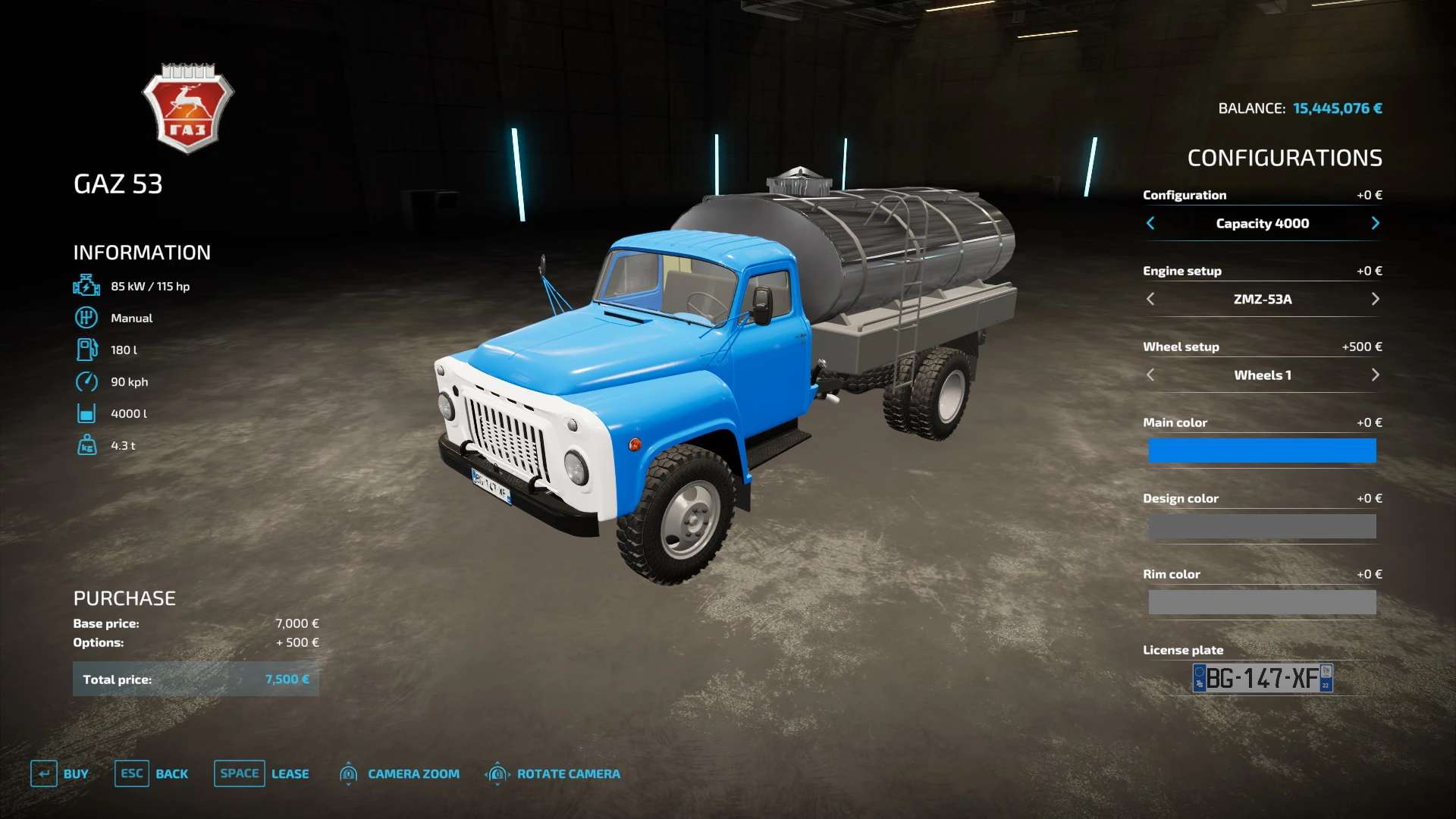
Task: Edit the BG-147-XF license plate
Action: pyautogui.click(x=1263, y=678)
